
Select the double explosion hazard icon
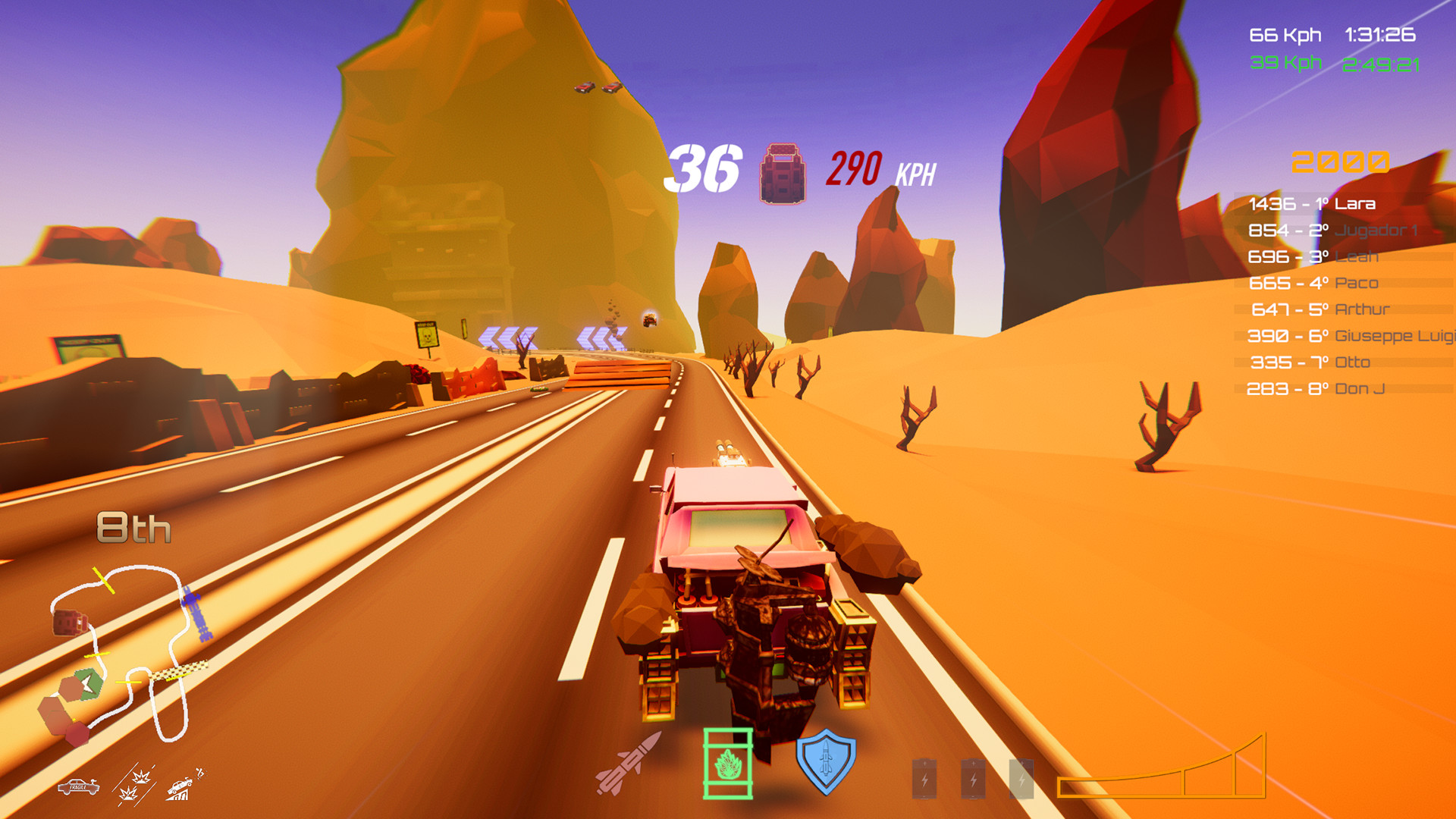[133, 785]
